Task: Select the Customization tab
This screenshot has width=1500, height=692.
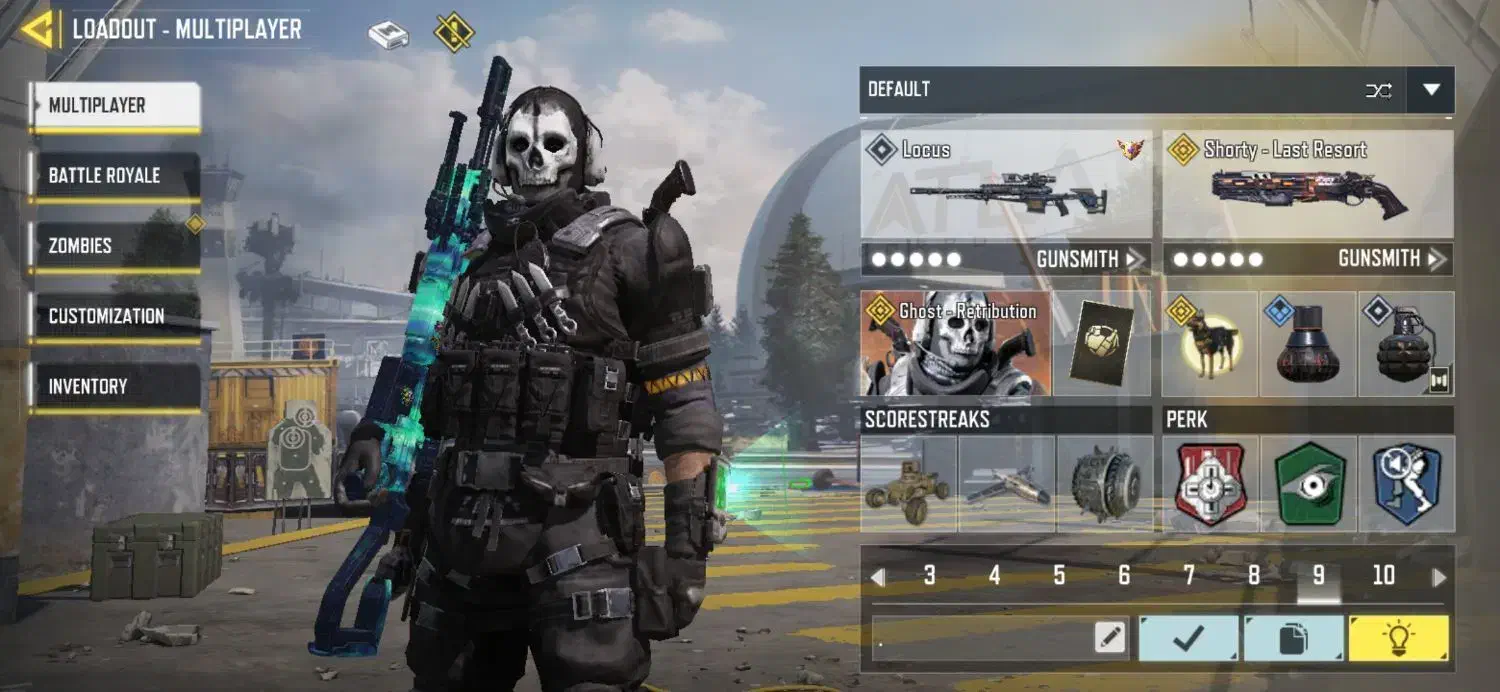Action: point(114,316)
